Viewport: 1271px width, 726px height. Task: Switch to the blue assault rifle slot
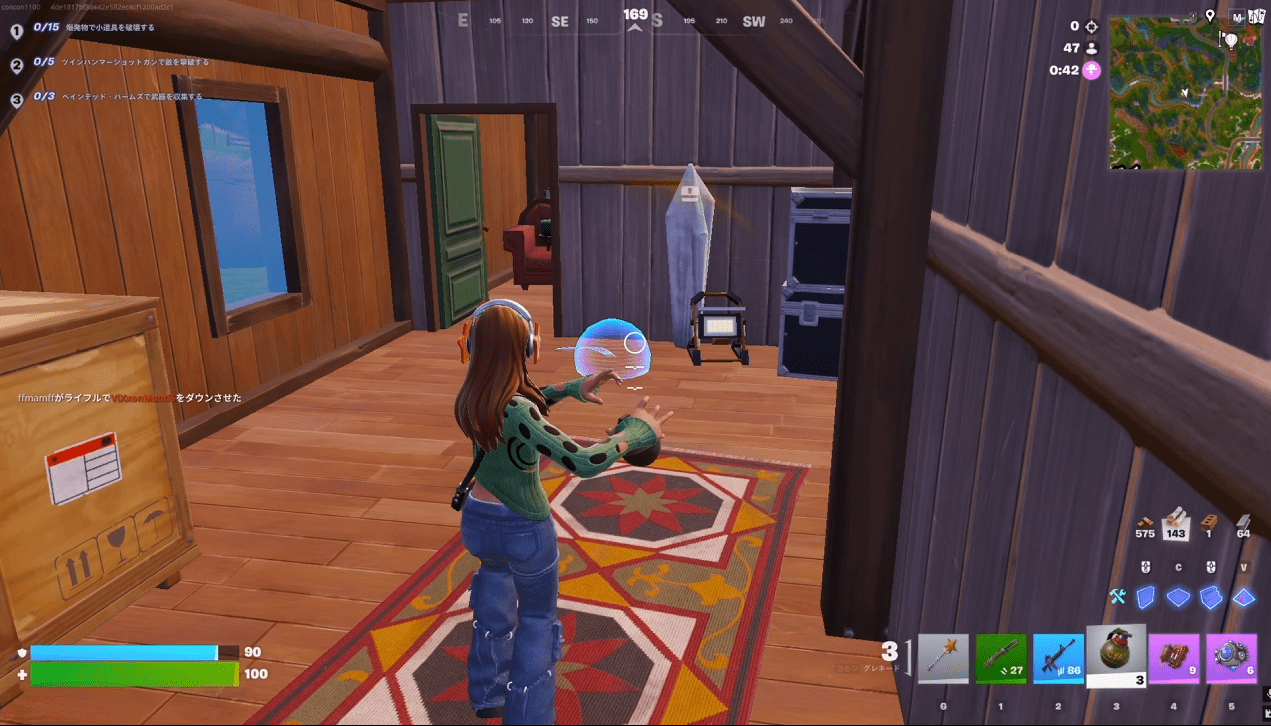[x=1058, y=659]
